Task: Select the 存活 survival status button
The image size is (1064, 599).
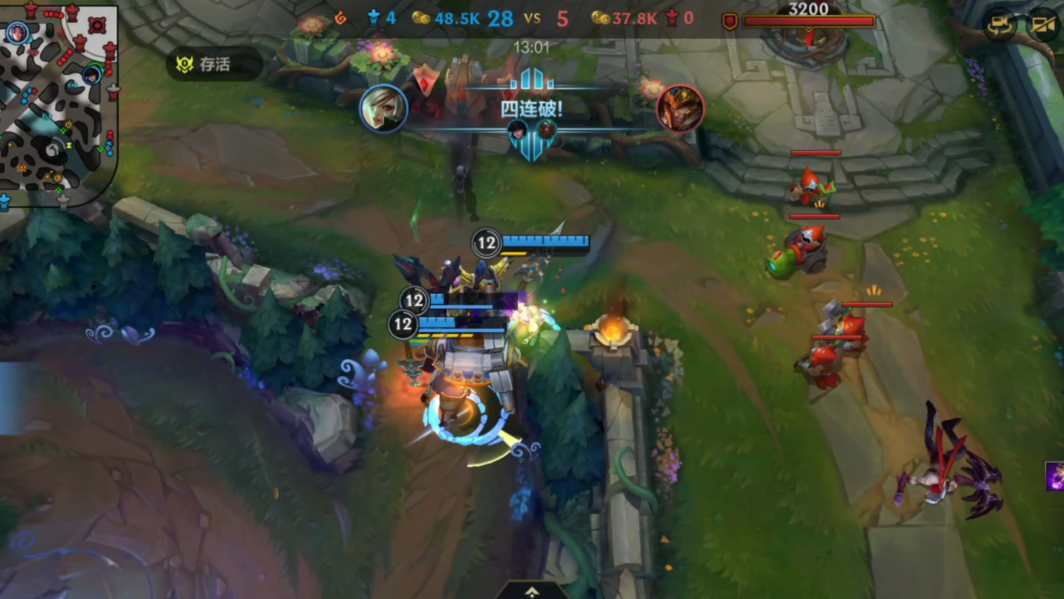Action: pos(213,65)
